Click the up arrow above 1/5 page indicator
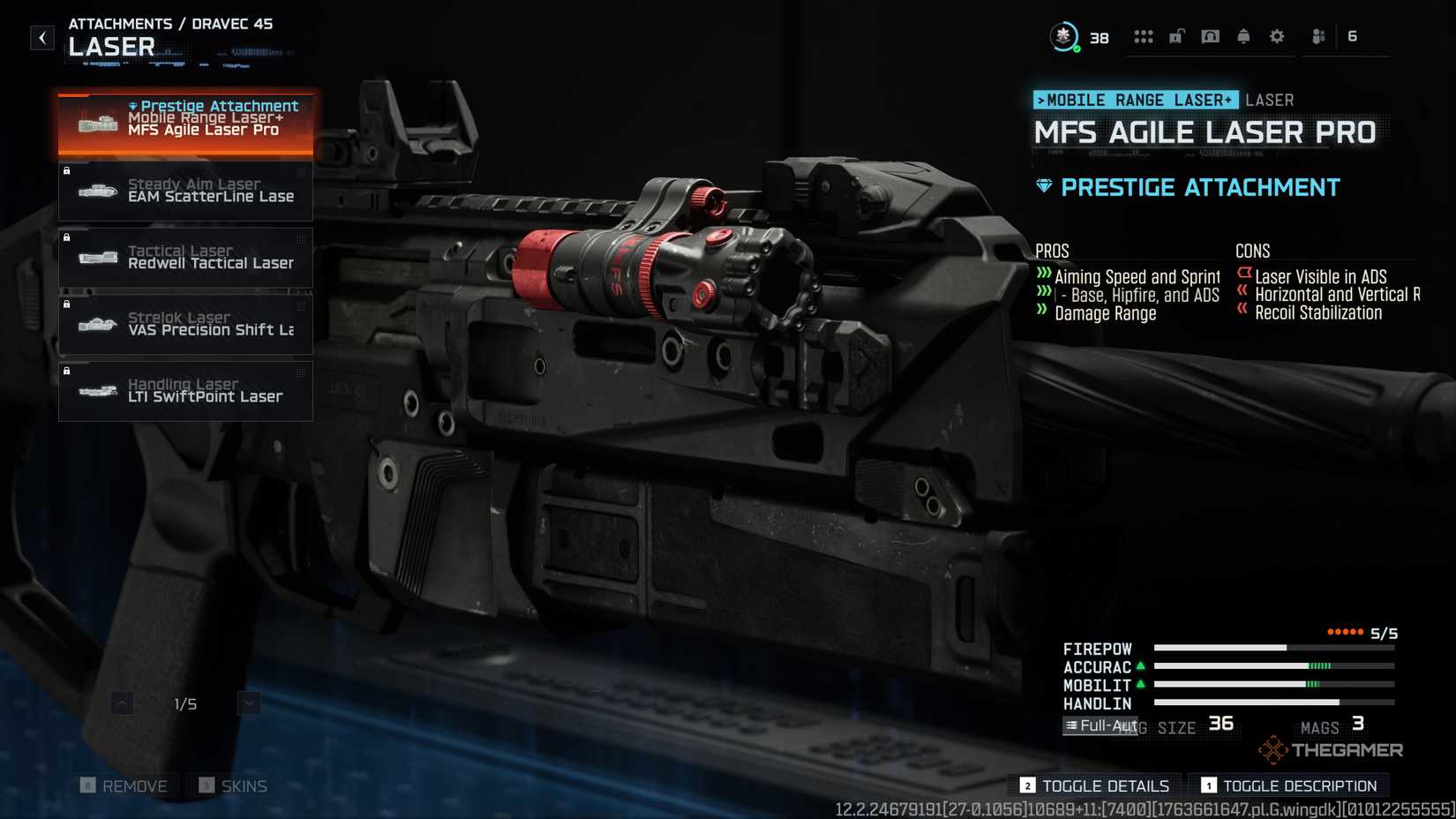1456x819 pixels. (x=121, y=703)
